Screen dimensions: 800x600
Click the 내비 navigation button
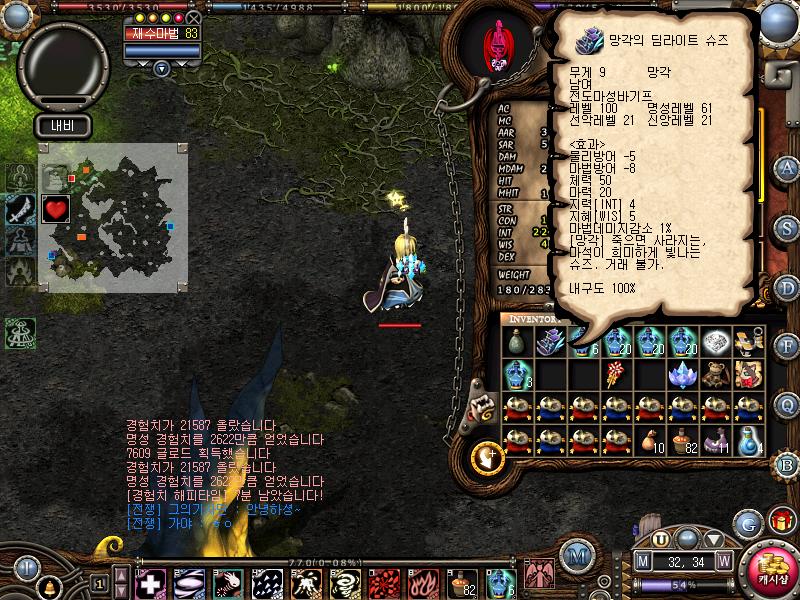click(x=64, y=126)
